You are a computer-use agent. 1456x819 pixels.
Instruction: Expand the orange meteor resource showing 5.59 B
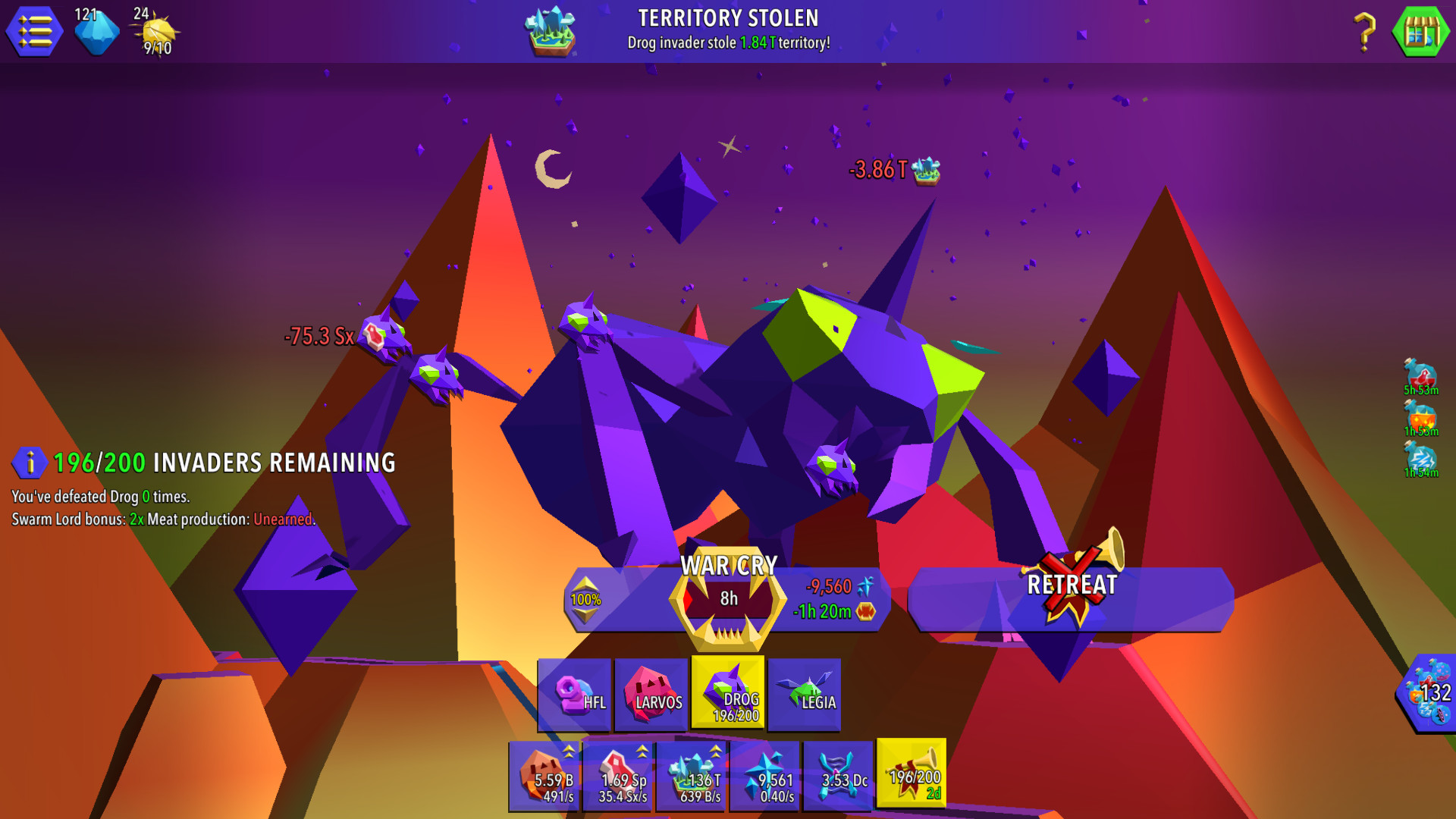coord(544,775)
